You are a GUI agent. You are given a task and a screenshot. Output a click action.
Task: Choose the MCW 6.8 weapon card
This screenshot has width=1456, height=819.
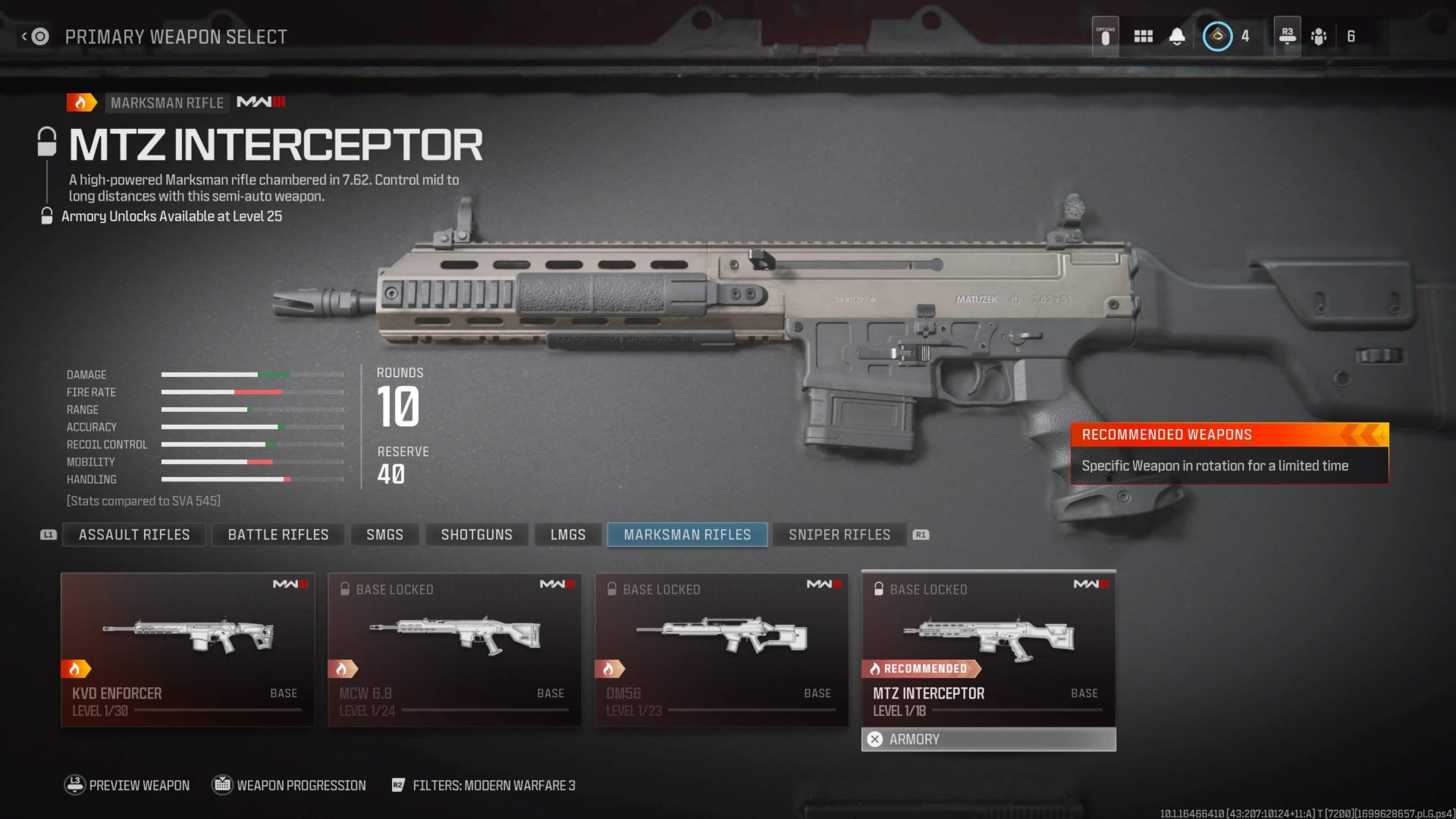click(454, 649)
